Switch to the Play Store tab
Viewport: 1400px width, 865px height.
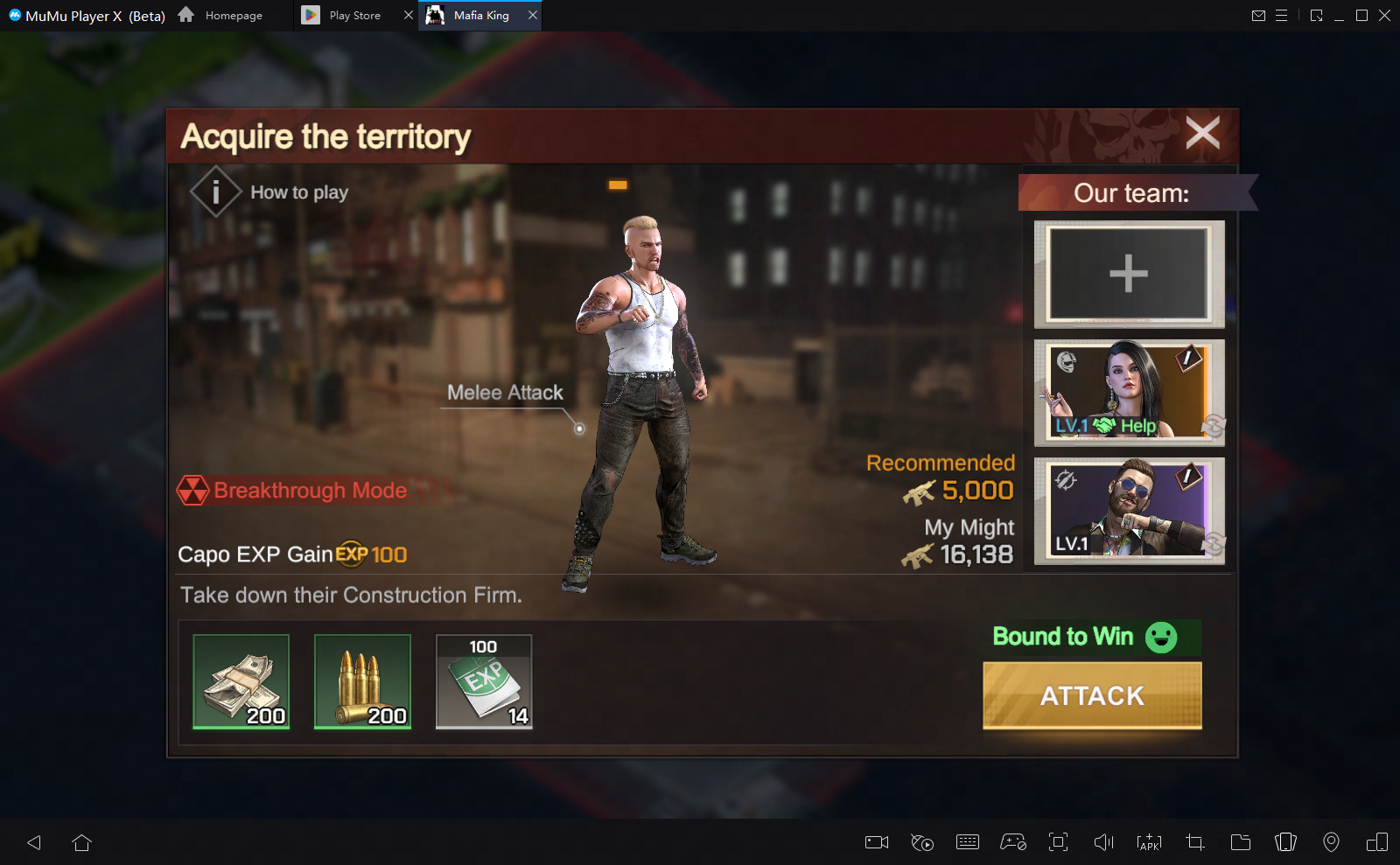point(353,15)
